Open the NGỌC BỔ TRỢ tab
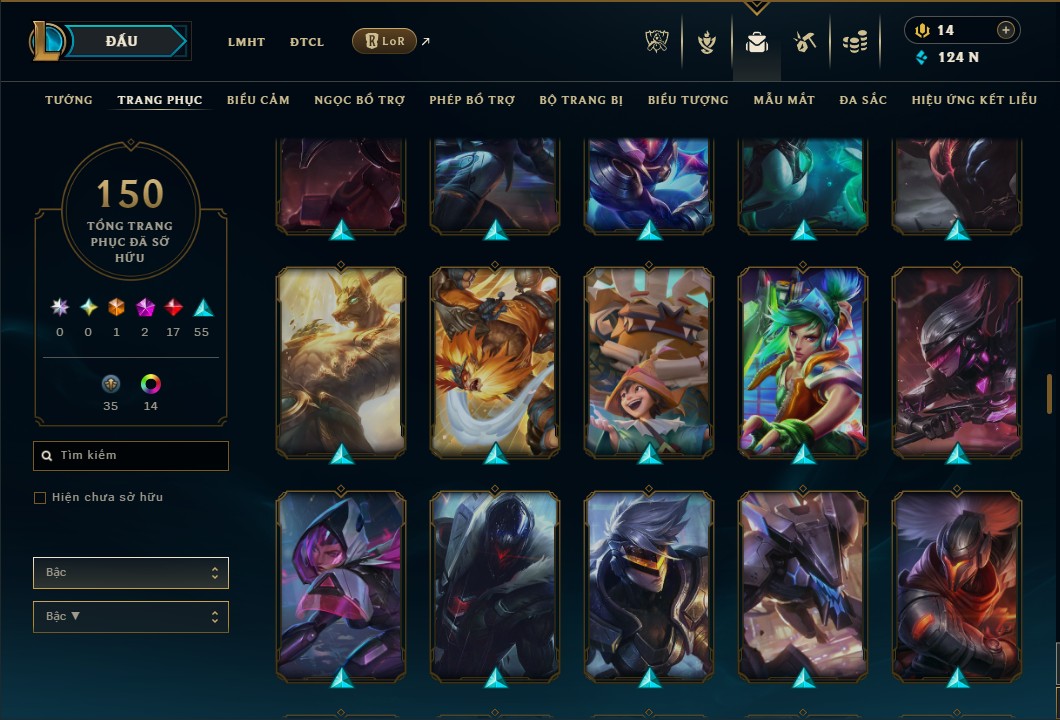The width and height of the screenshot is (1060, 720). point(359,100)
